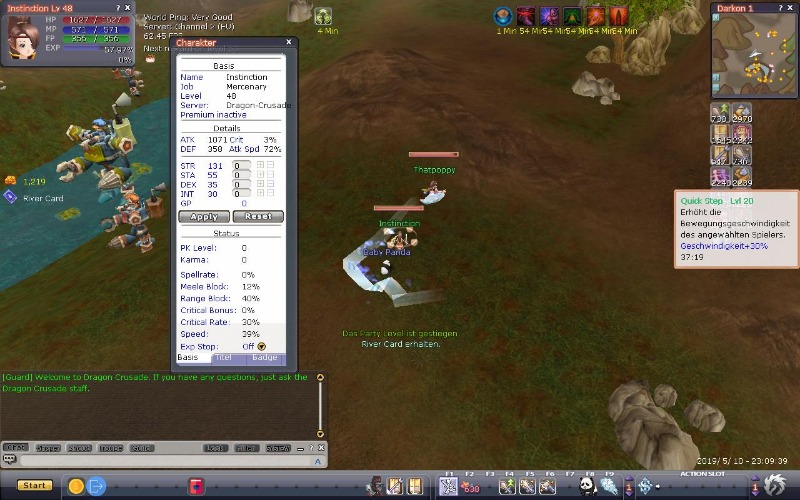Select the panda pet hotbar slot
This screenshot has height=500, width=800.
(588, 486)
